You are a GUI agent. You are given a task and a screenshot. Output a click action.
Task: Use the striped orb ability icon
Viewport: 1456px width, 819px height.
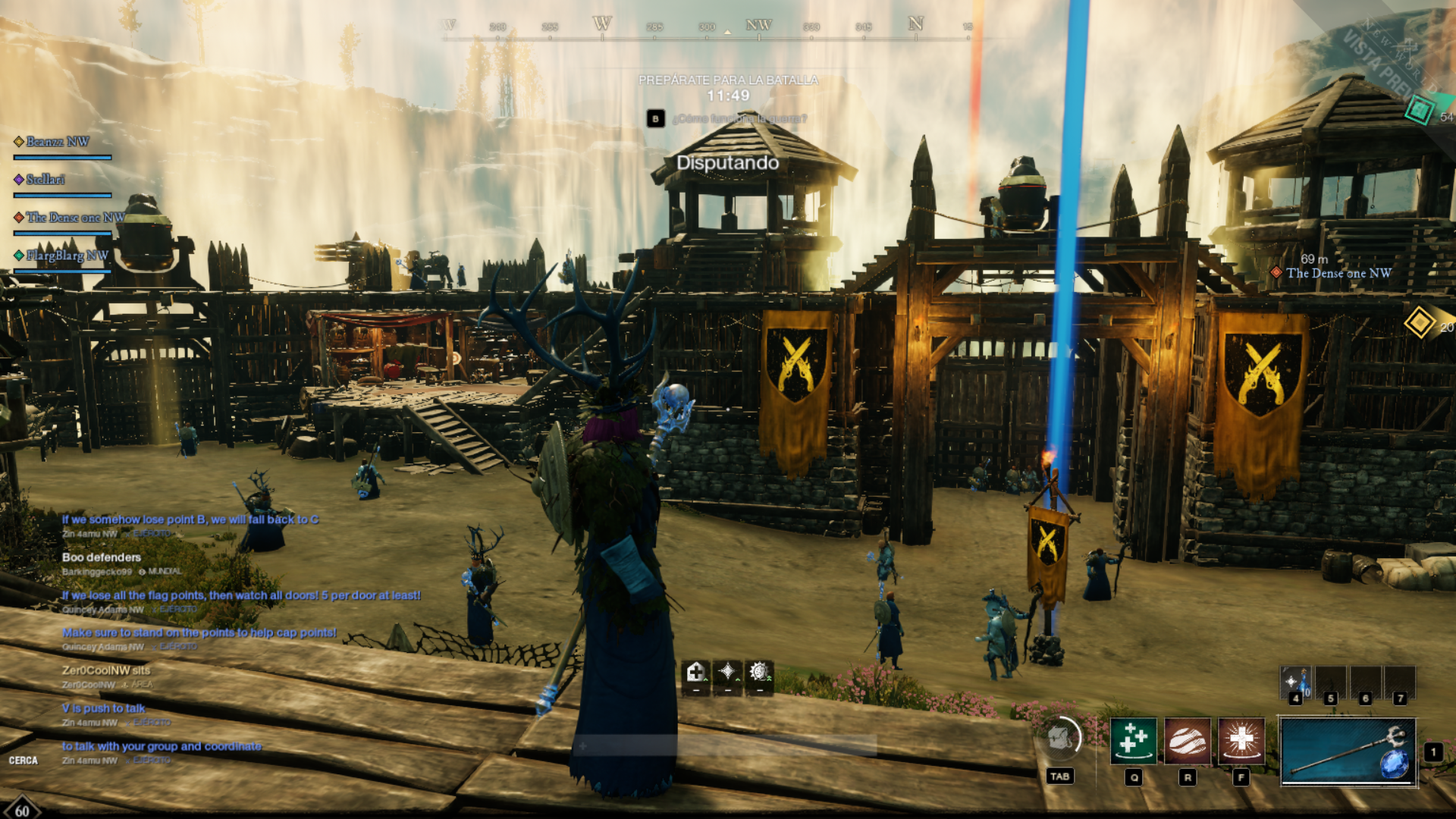(1187, 741)
